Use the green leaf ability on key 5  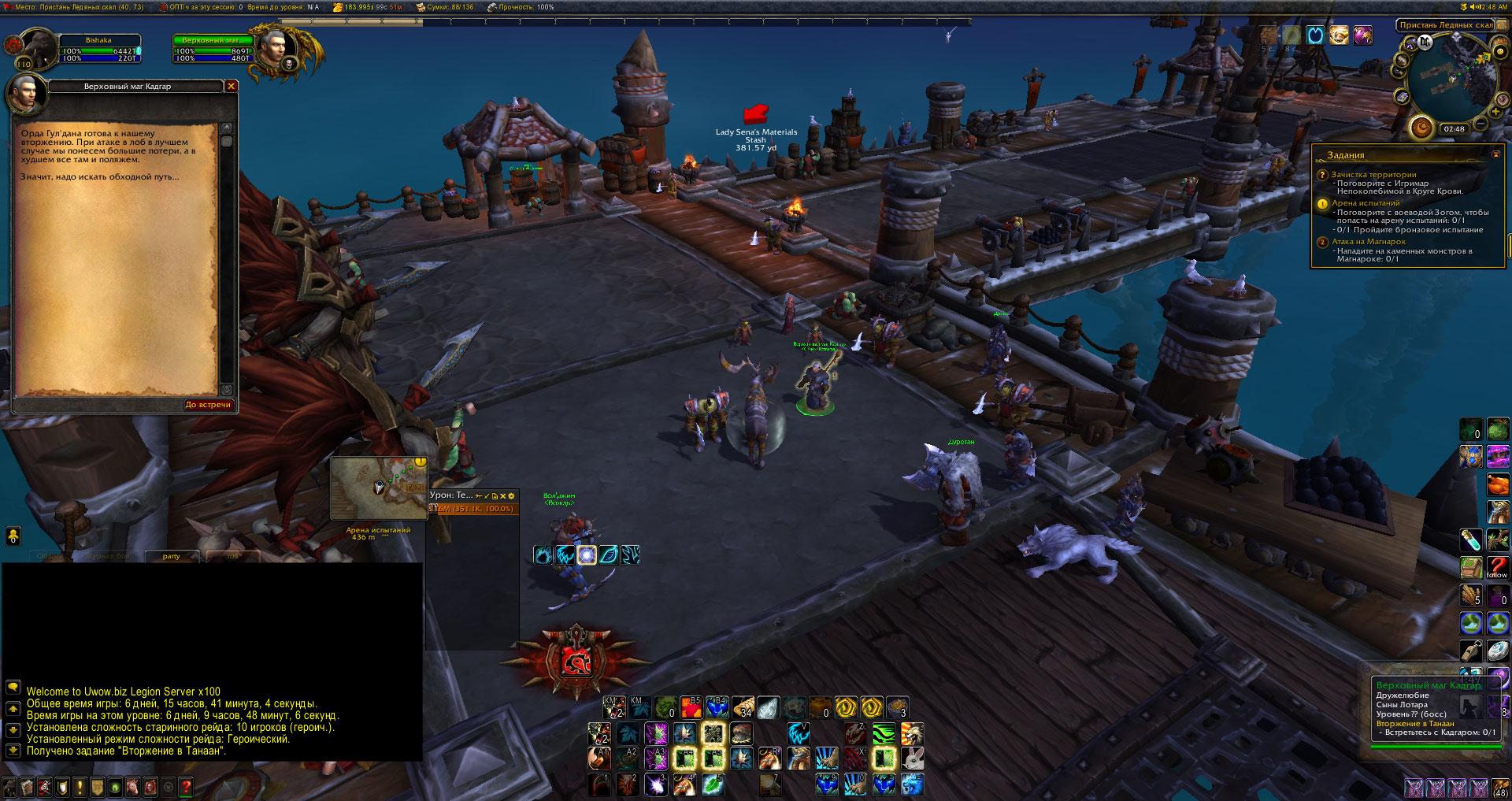coord(712,784)
